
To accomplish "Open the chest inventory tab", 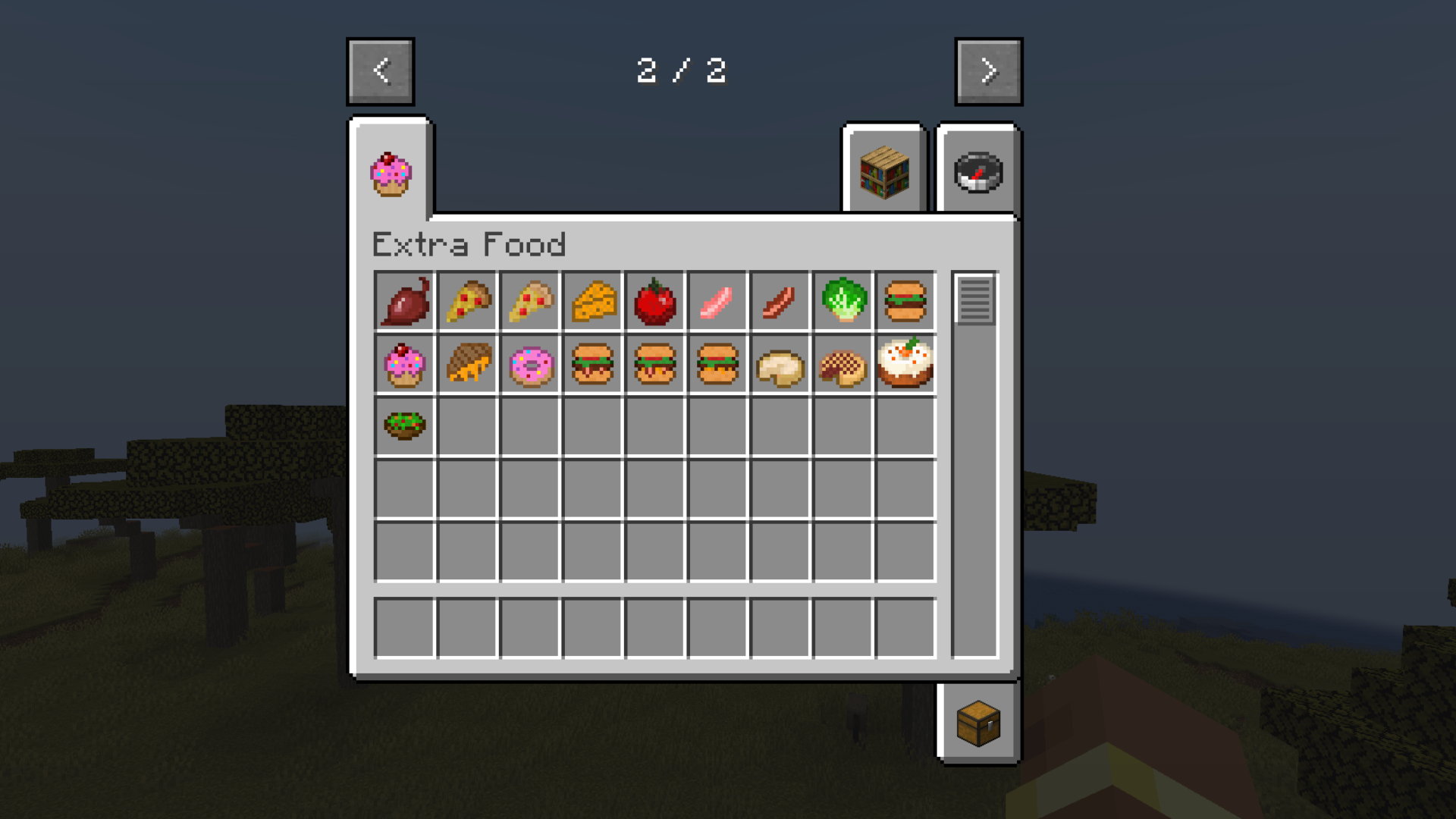I will [977, 723].
